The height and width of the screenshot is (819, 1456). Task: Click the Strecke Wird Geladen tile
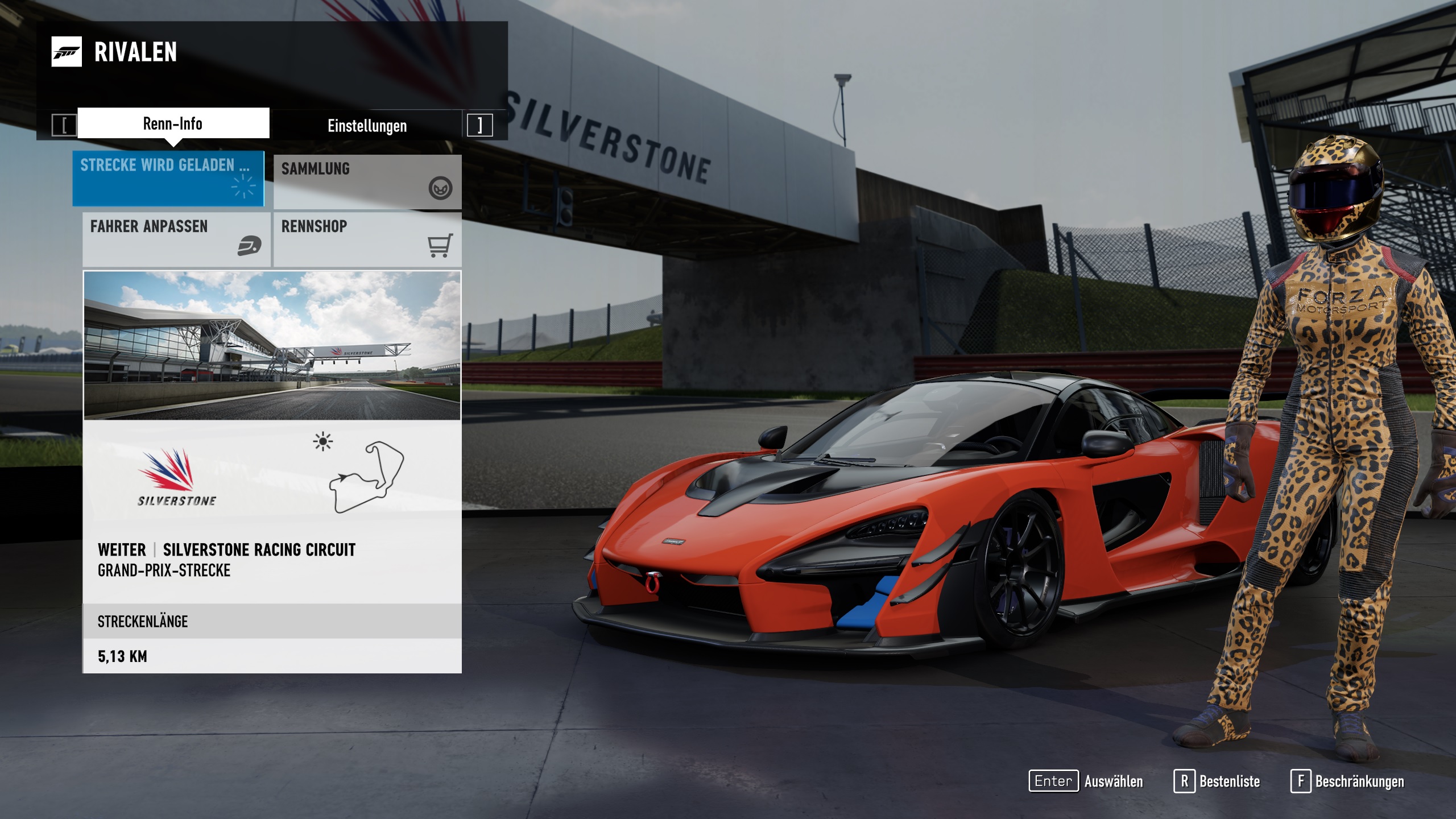pos(168,178)
